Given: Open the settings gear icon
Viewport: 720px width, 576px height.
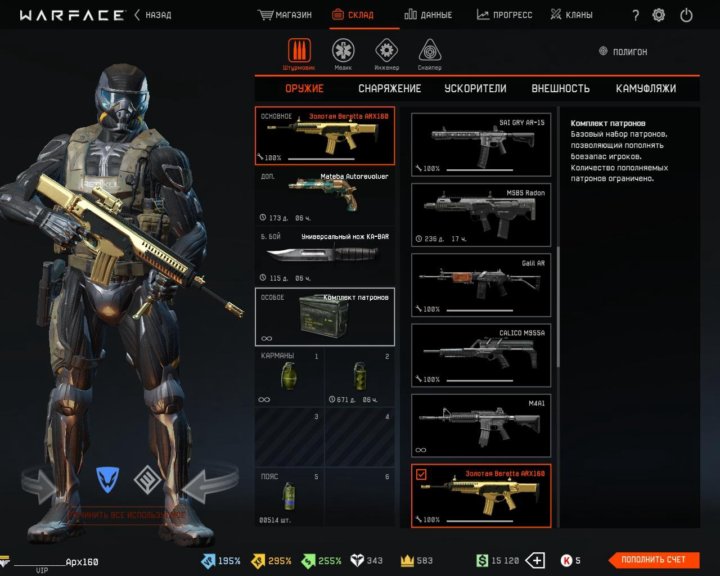Looking at the screenshot, I should (x=659, y=15).
